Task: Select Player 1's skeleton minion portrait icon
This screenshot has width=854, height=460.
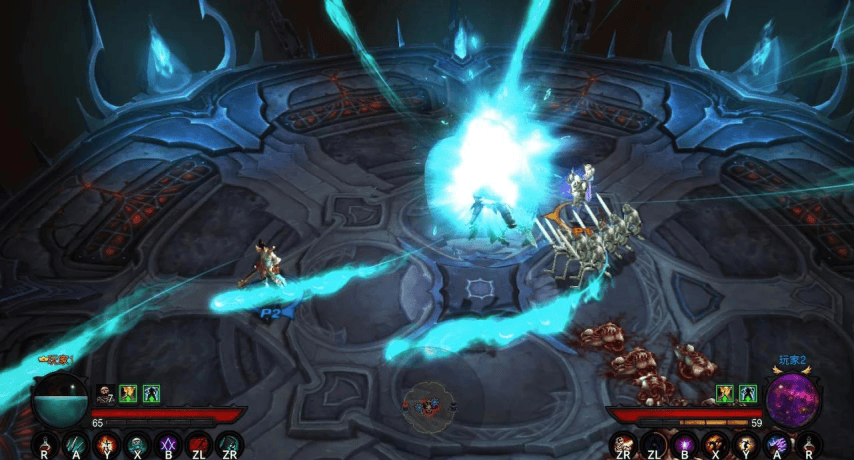Action: 105,393
